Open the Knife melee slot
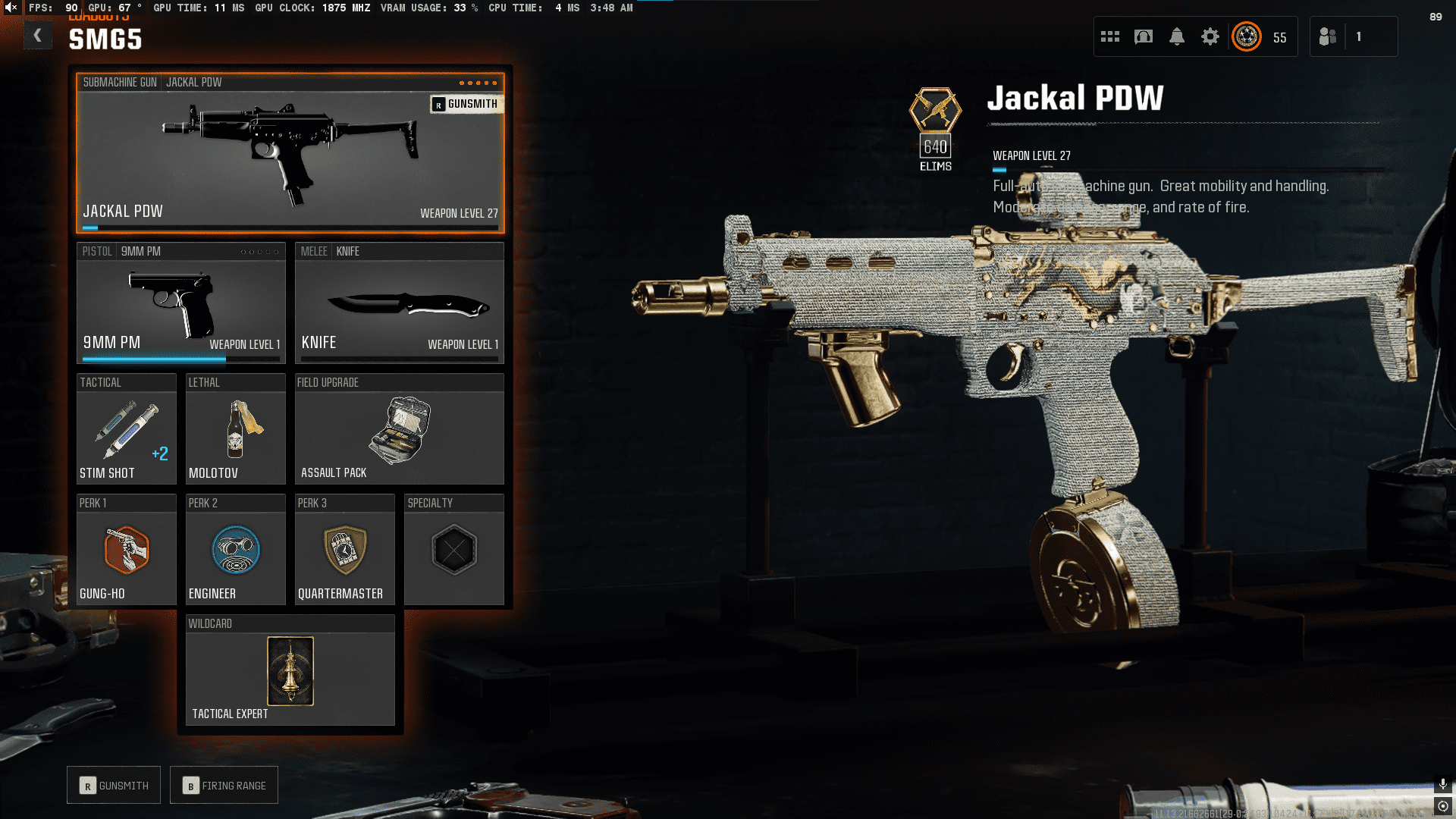 point(399,303)
